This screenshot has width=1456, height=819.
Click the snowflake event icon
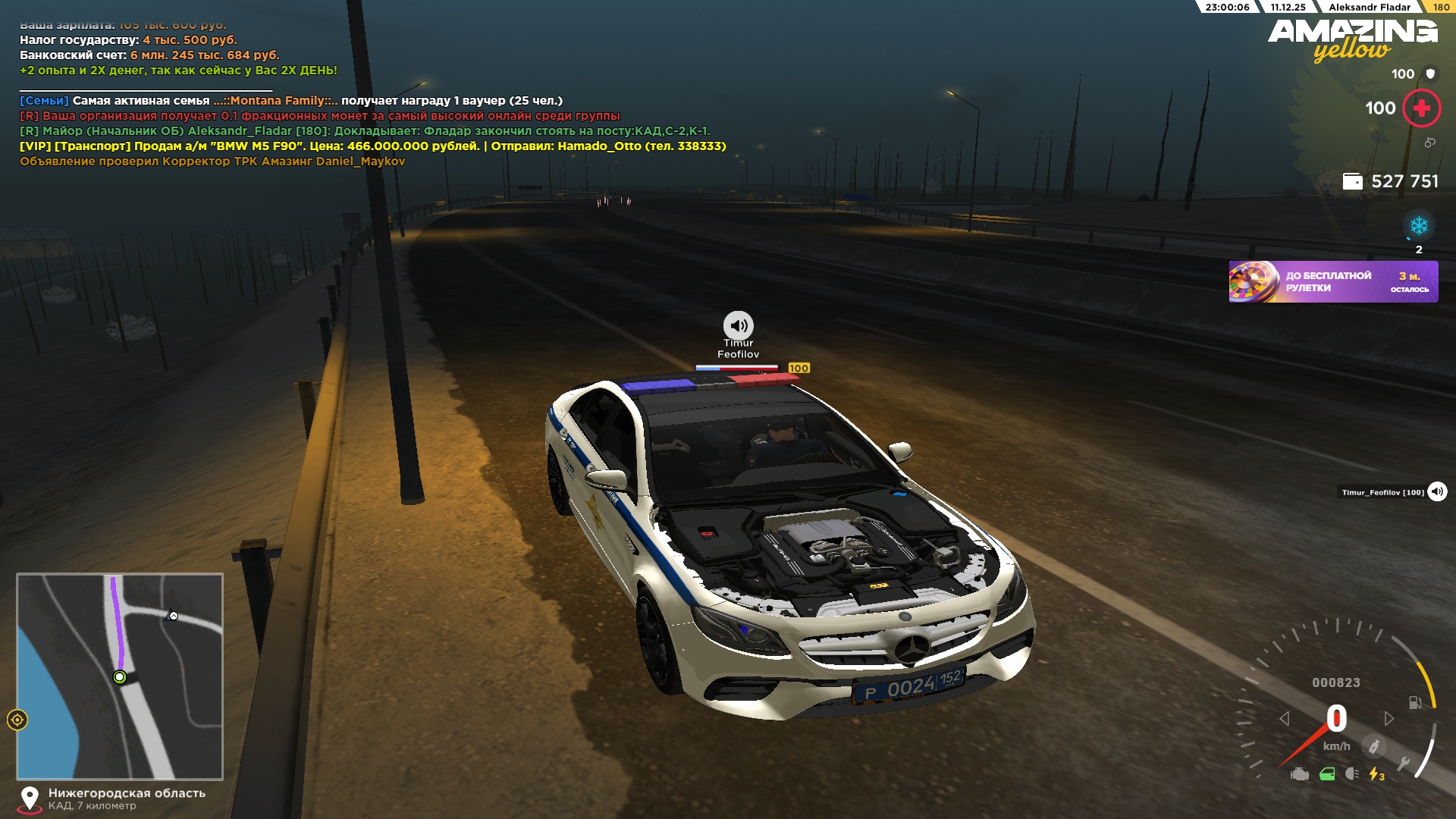click(1418, 226)
